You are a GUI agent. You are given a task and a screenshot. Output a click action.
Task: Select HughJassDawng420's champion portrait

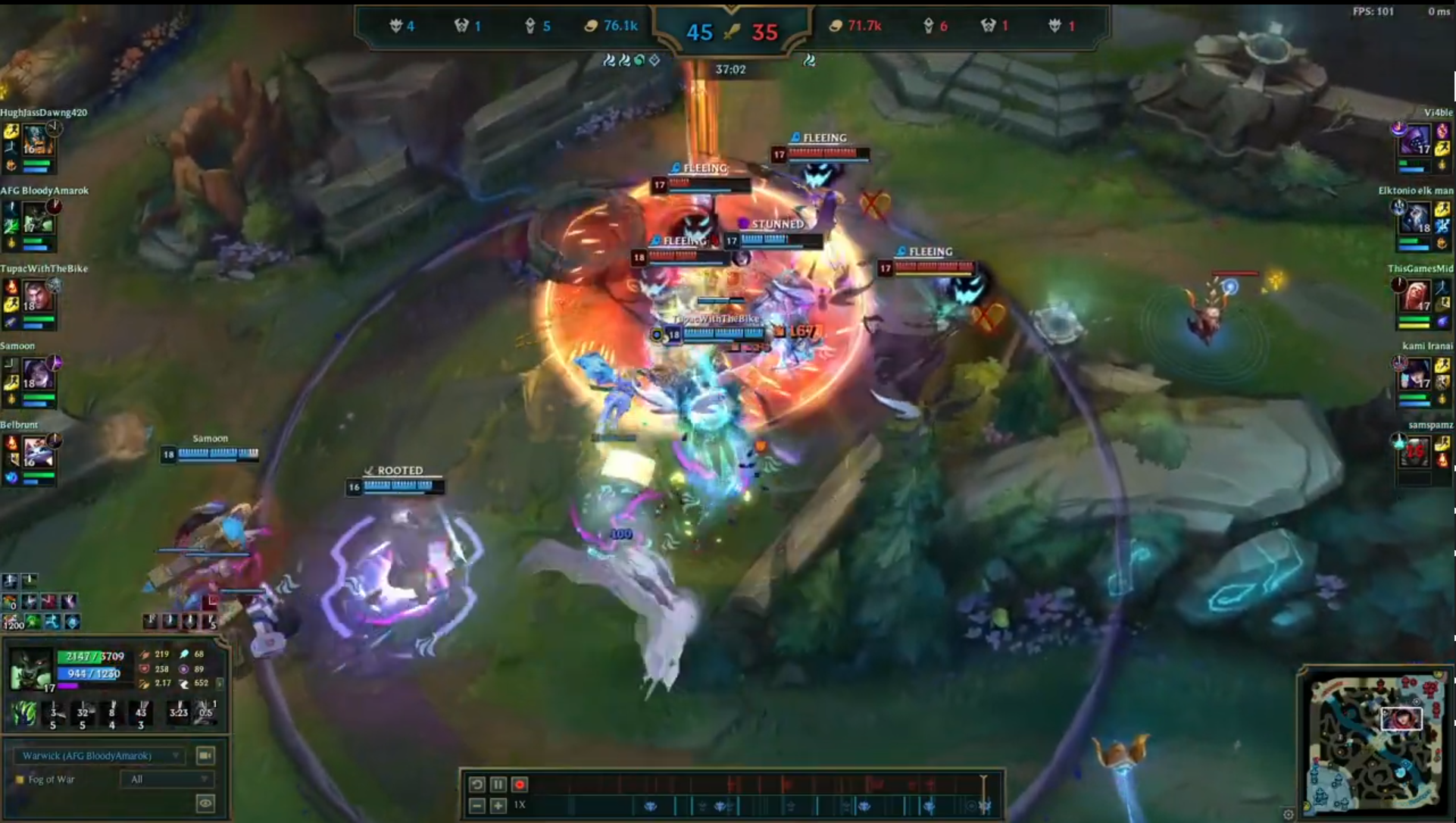[x=36, y=140]
